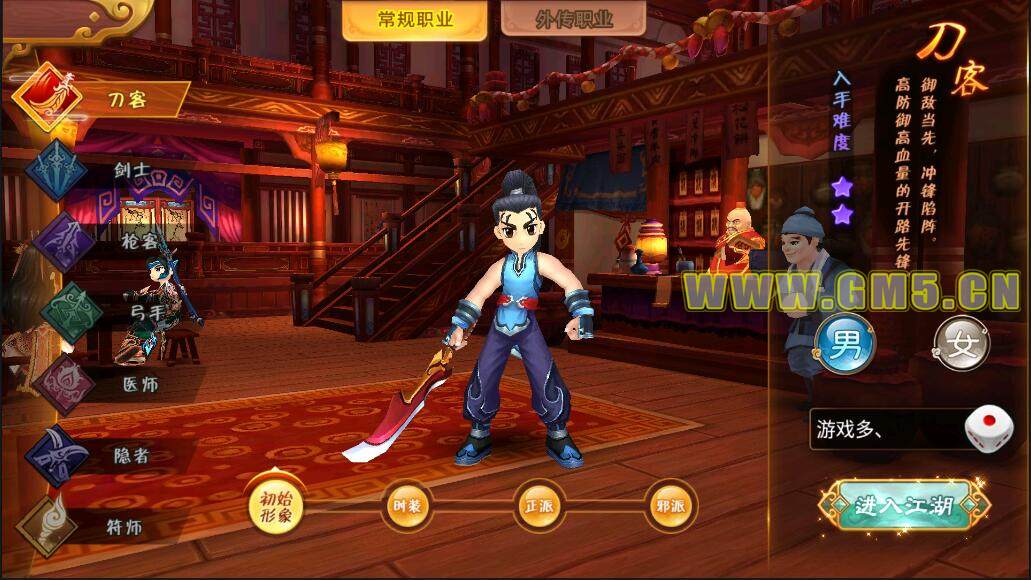Screen dimensions: 1031x580
Task: Pick the 枪客 class
Action: click(100, 241)
